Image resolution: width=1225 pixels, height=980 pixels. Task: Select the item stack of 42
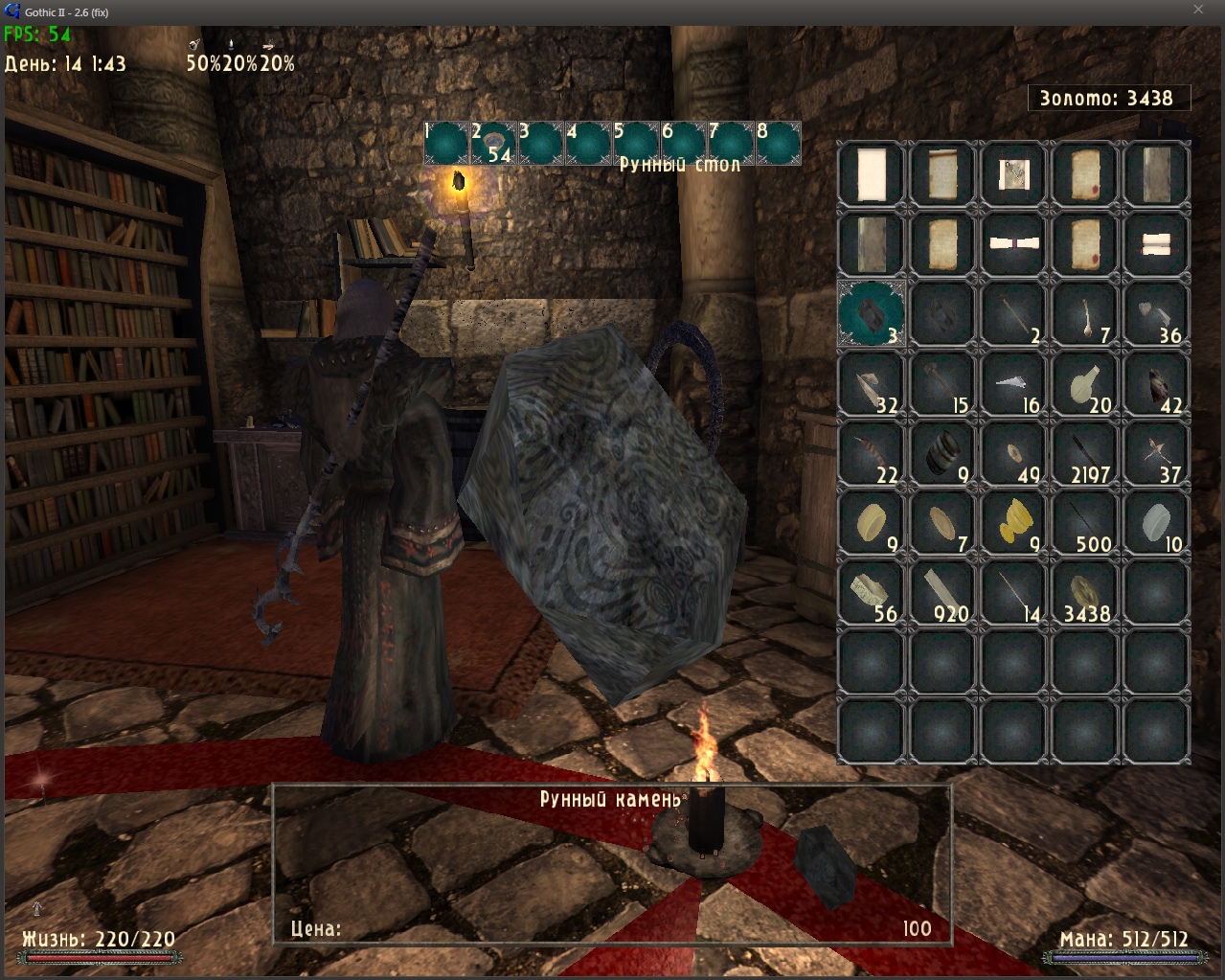(x=1157, y=383)
